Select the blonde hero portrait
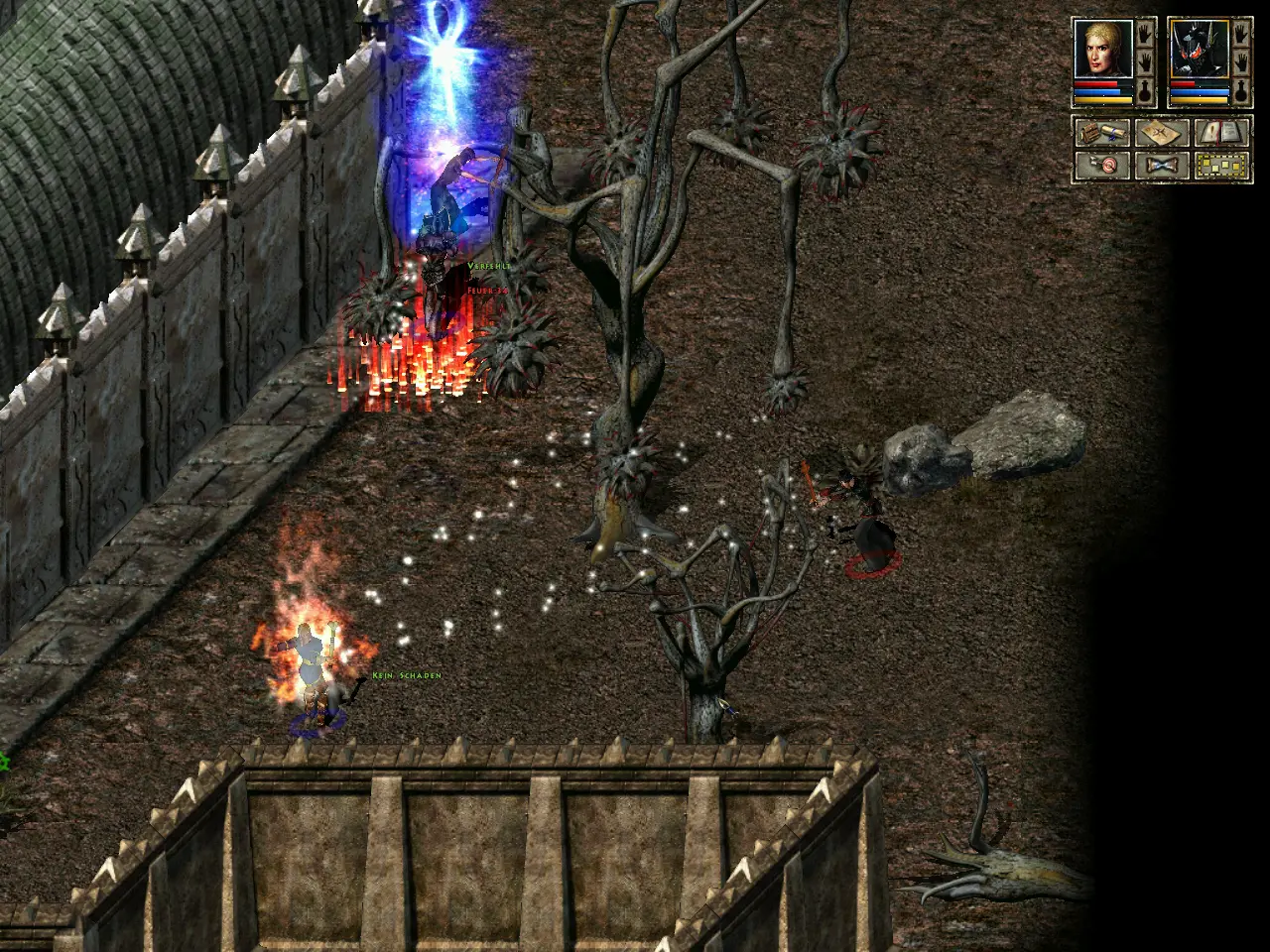 (x=1102, y=49)
